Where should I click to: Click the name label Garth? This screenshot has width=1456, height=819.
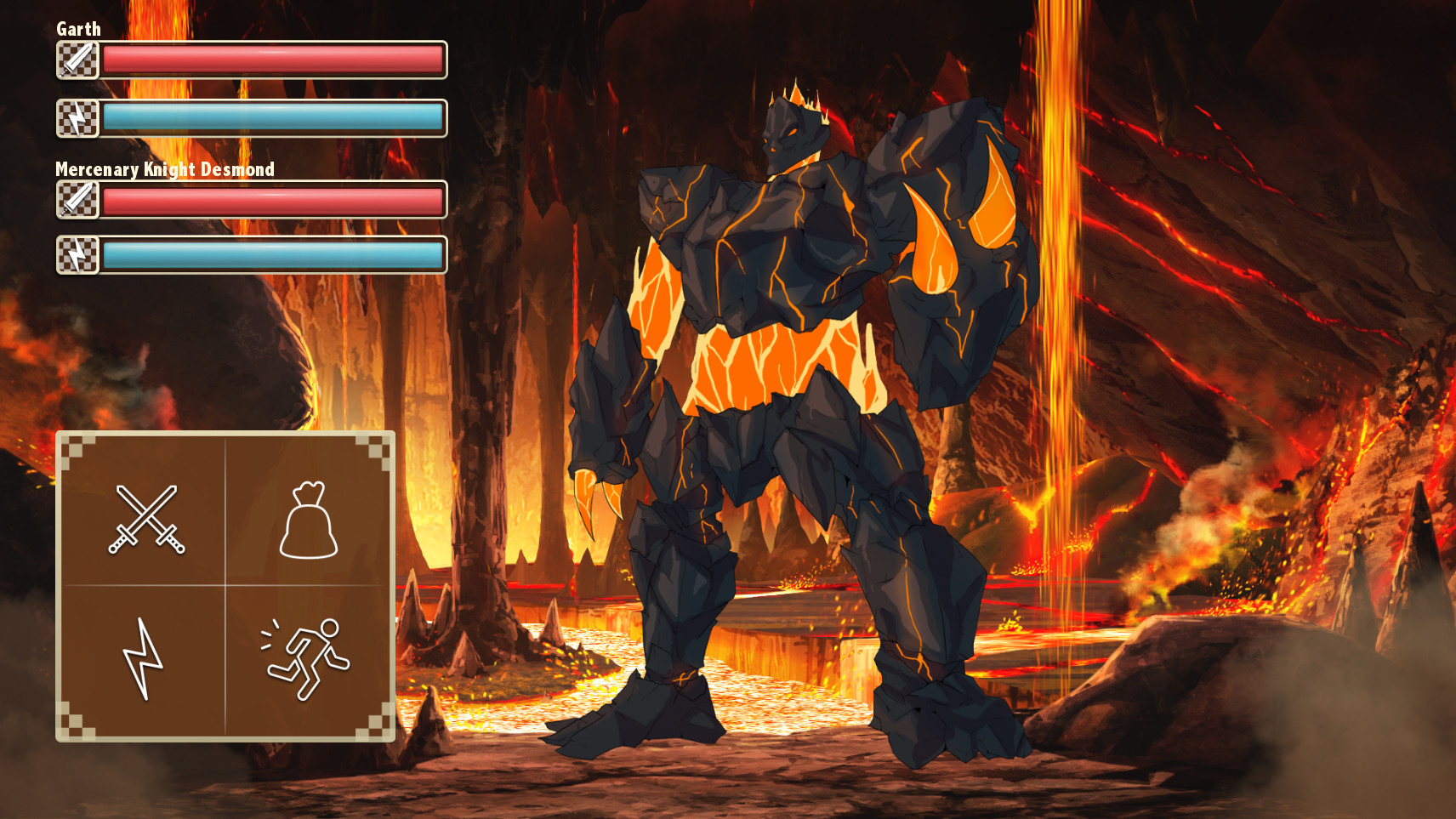pyautogui.click(x=77, y=28)
